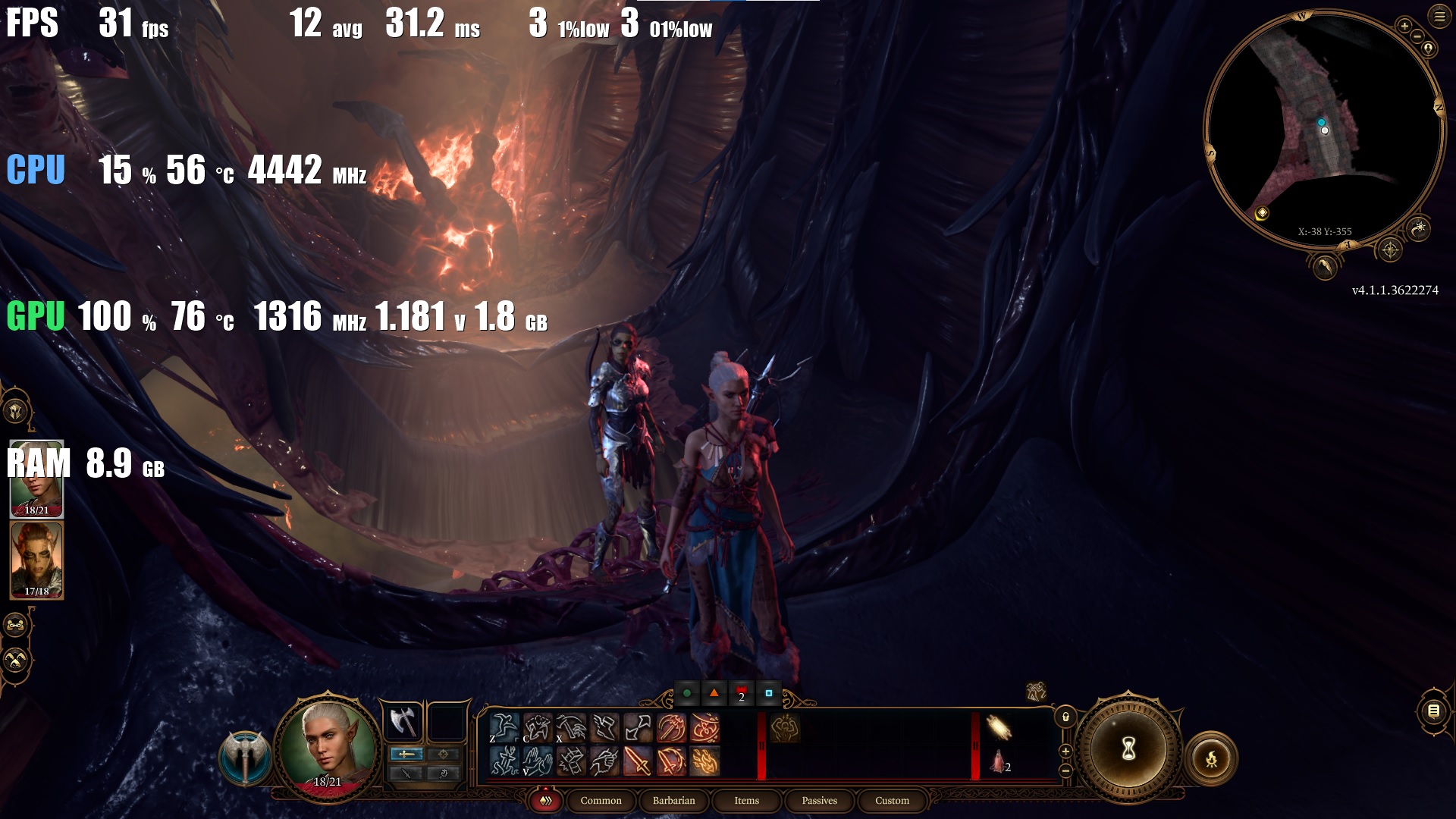Activate the glowing sword attack action
Viewport: 1456px width, 819px height.
click(637, 761)
